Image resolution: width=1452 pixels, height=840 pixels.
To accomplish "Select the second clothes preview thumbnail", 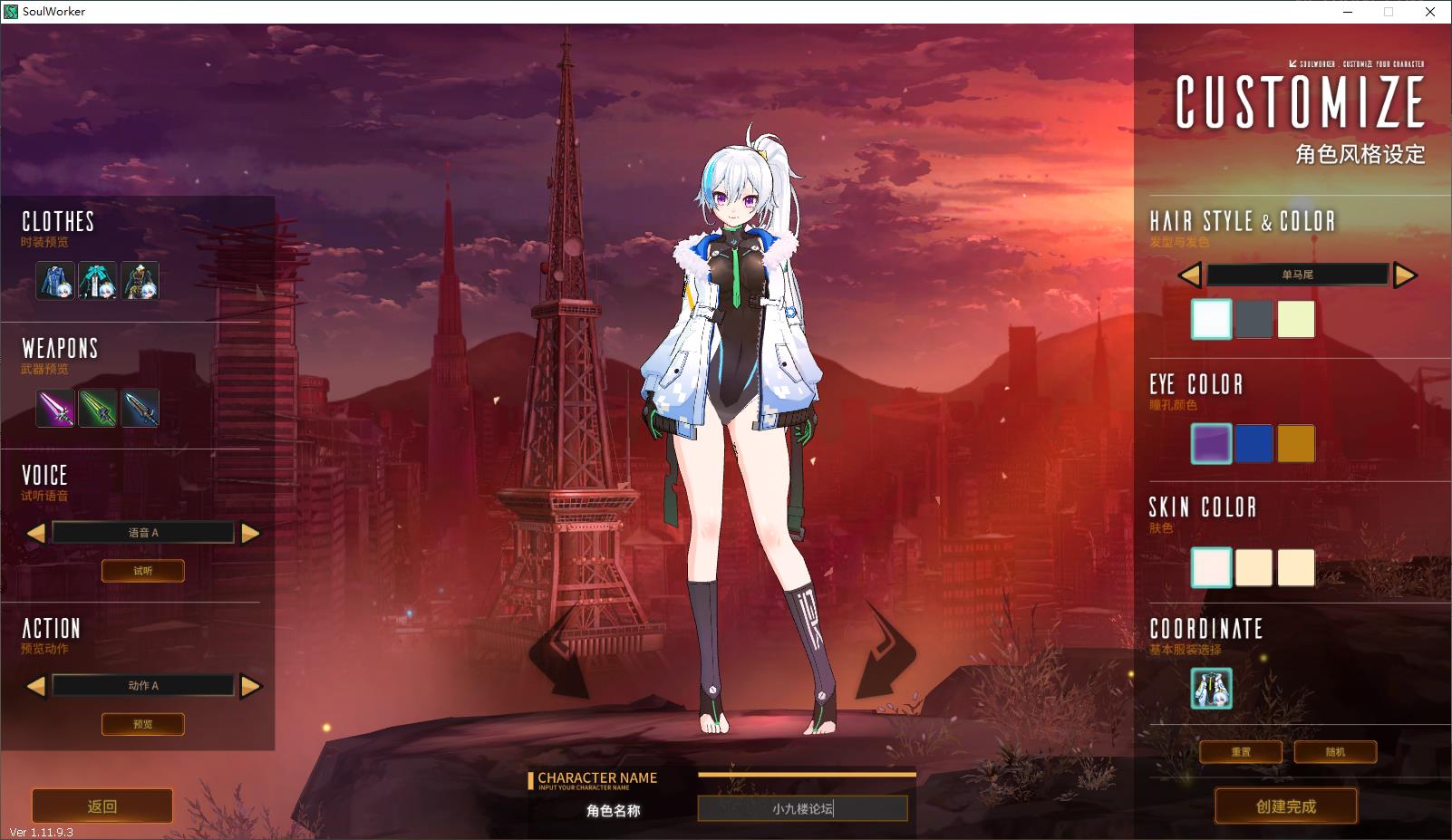I will pos(97,281).
